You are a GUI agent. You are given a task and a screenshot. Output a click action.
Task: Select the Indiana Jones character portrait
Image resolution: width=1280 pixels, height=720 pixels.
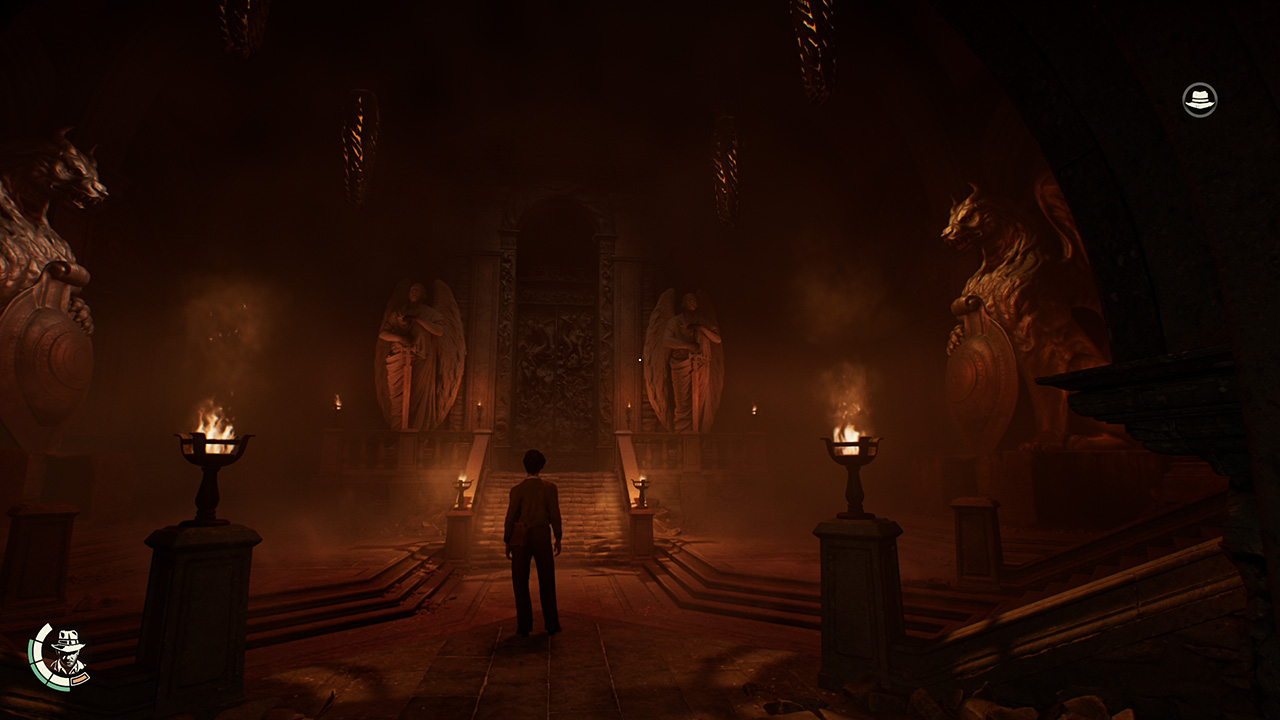(64, 655)
